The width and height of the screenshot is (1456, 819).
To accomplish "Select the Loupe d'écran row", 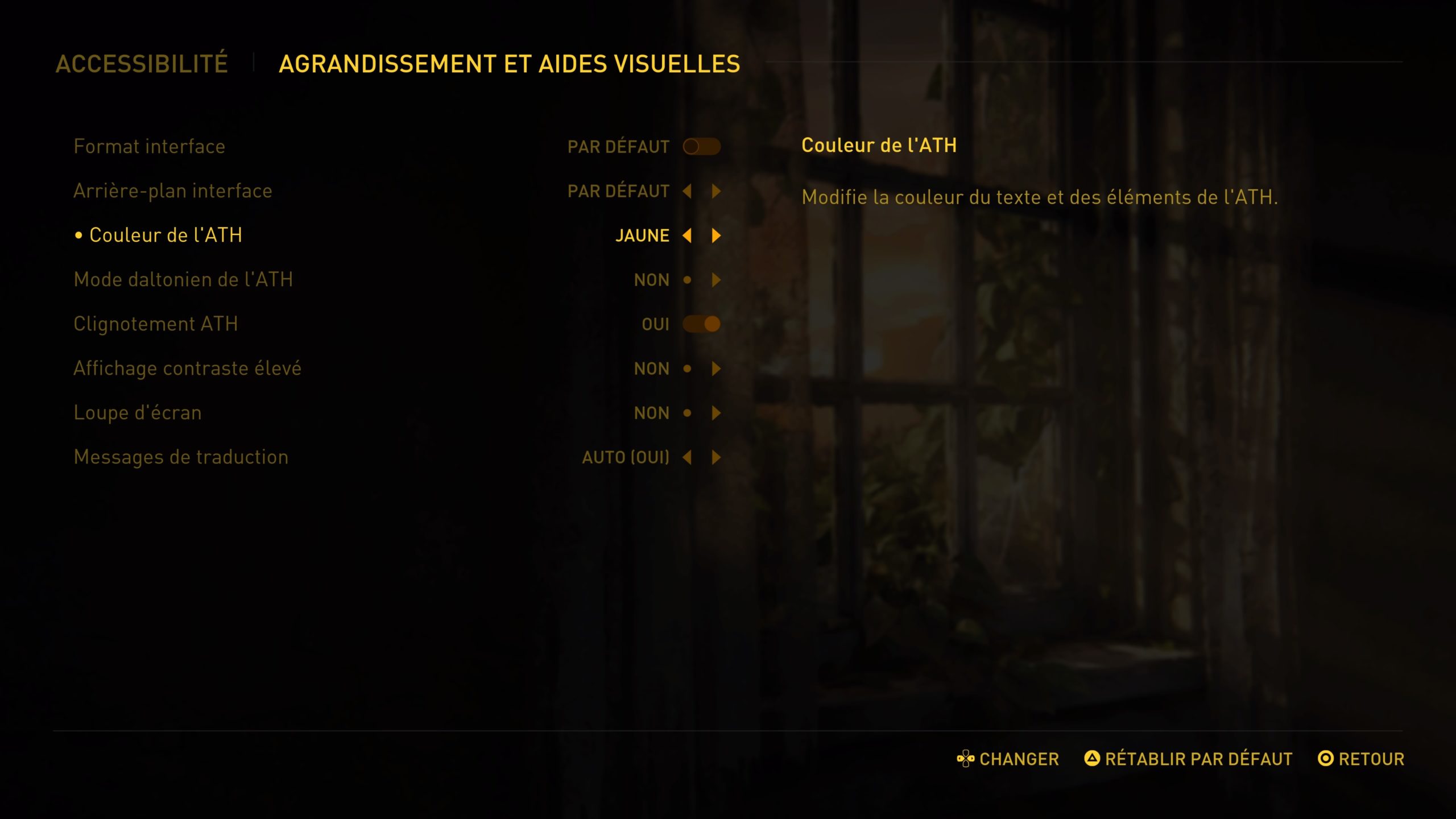I will click(x=138, y=413).
